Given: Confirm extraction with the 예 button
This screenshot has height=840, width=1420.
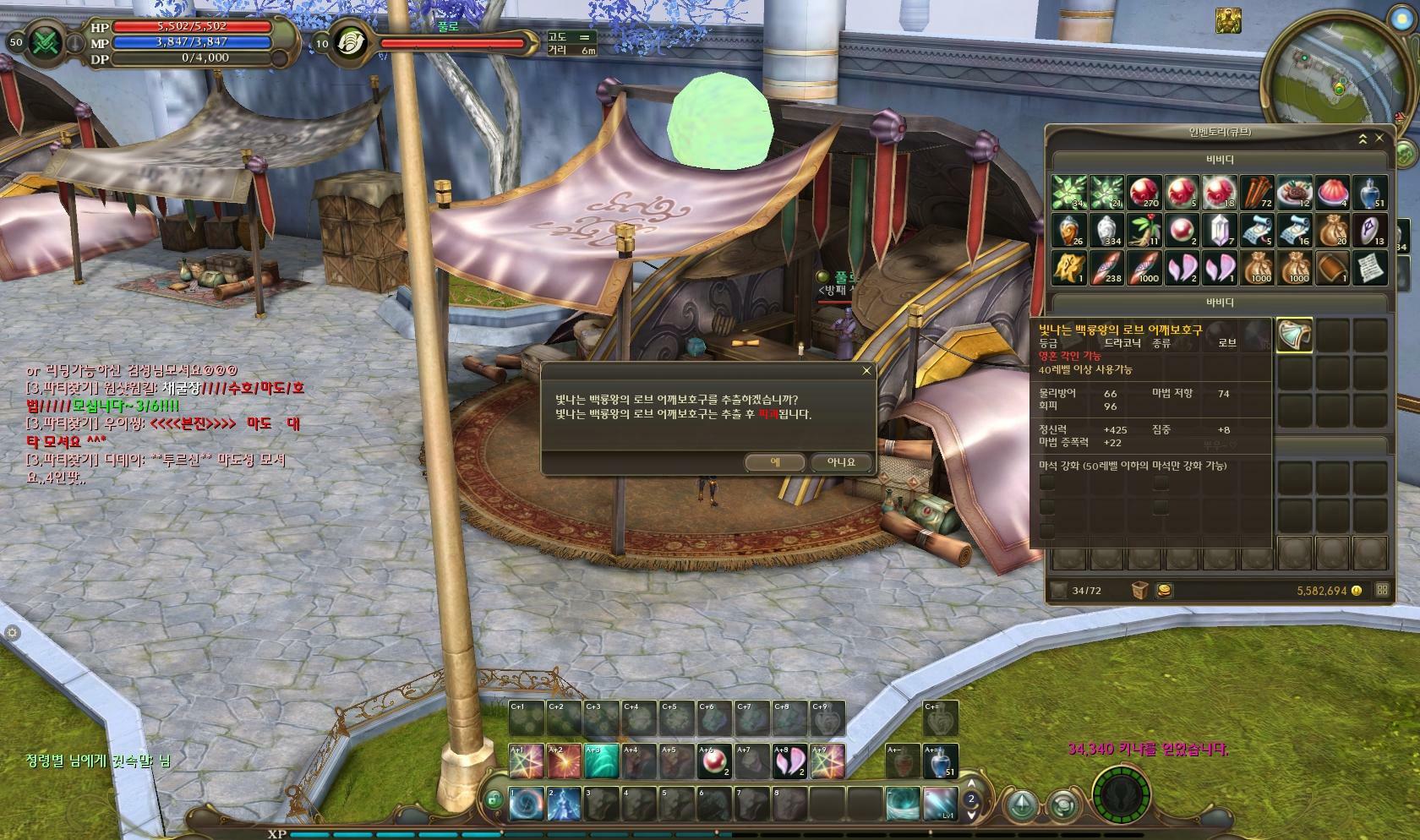Looking at the screenshot, I should click(775, 462).
